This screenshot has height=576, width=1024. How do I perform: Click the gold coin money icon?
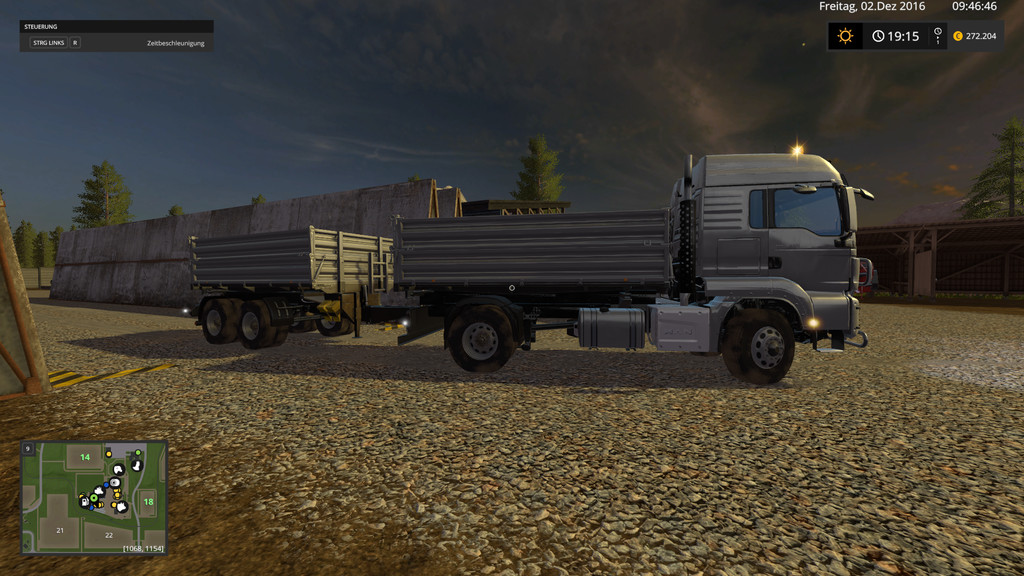click(x=957, y=36)
